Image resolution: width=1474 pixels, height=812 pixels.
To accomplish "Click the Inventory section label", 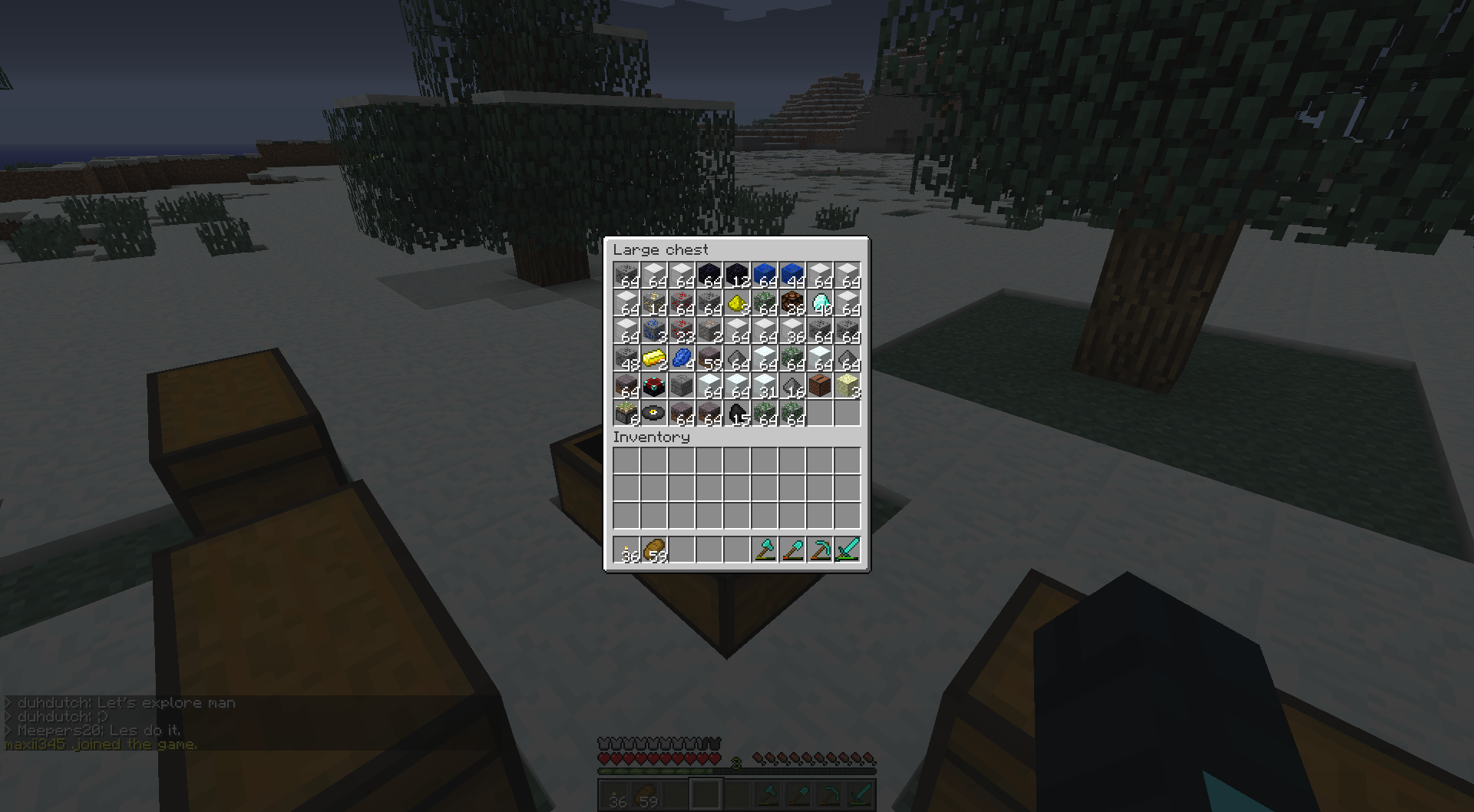I will (652, 437).
